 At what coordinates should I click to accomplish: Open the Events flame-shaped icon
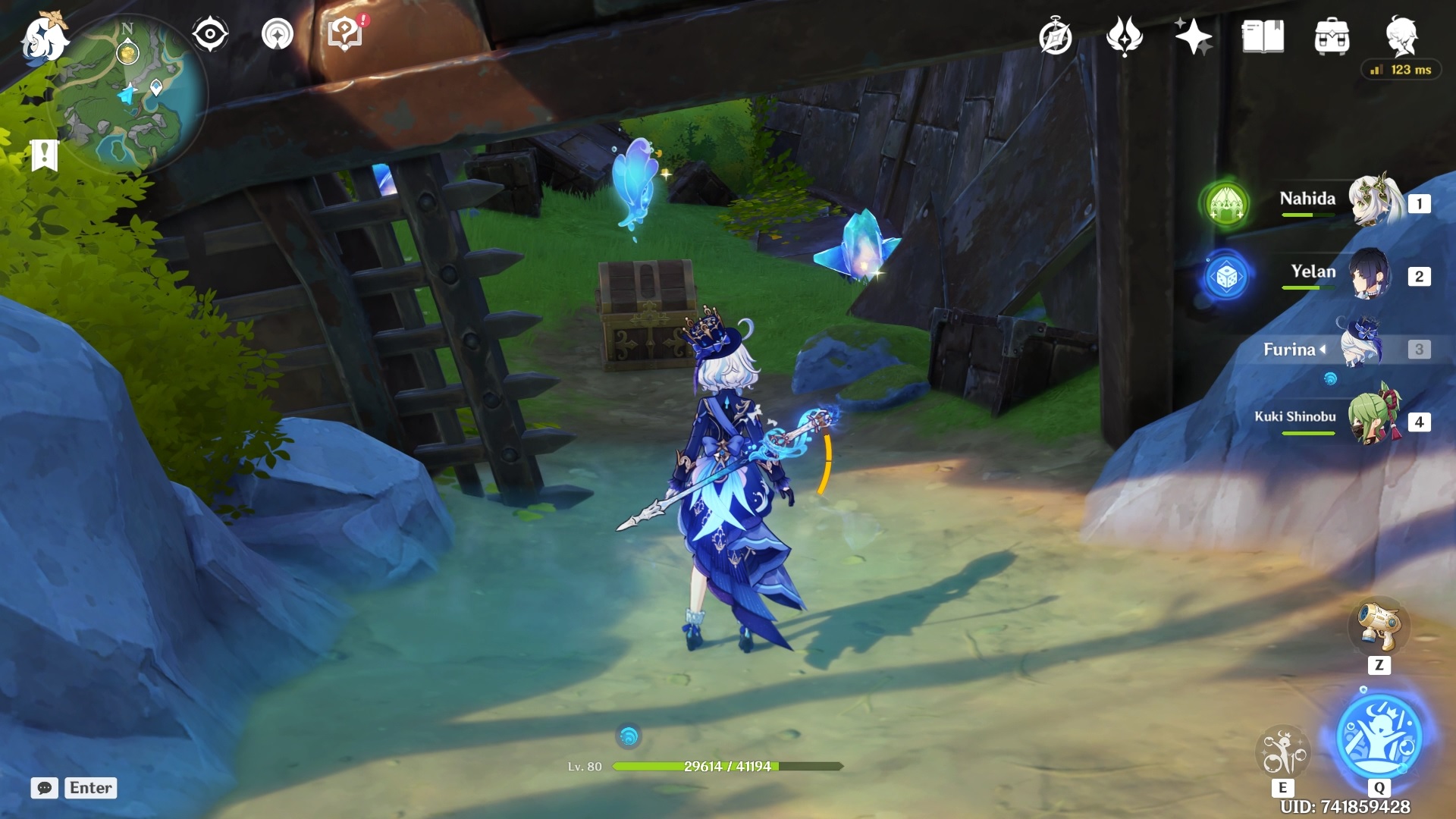tap(1124, 36)
